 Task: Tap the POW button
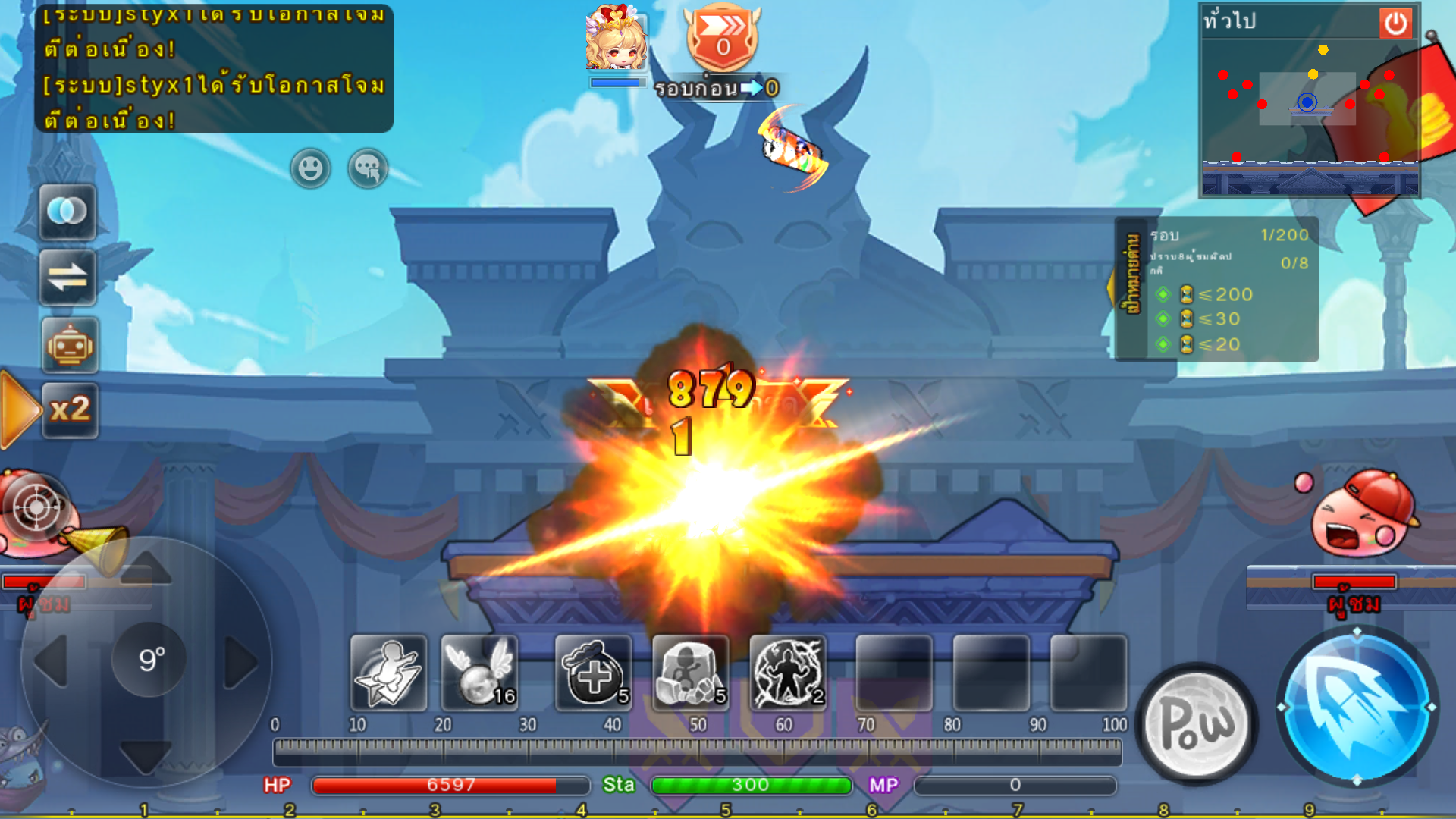(1197, 723)
